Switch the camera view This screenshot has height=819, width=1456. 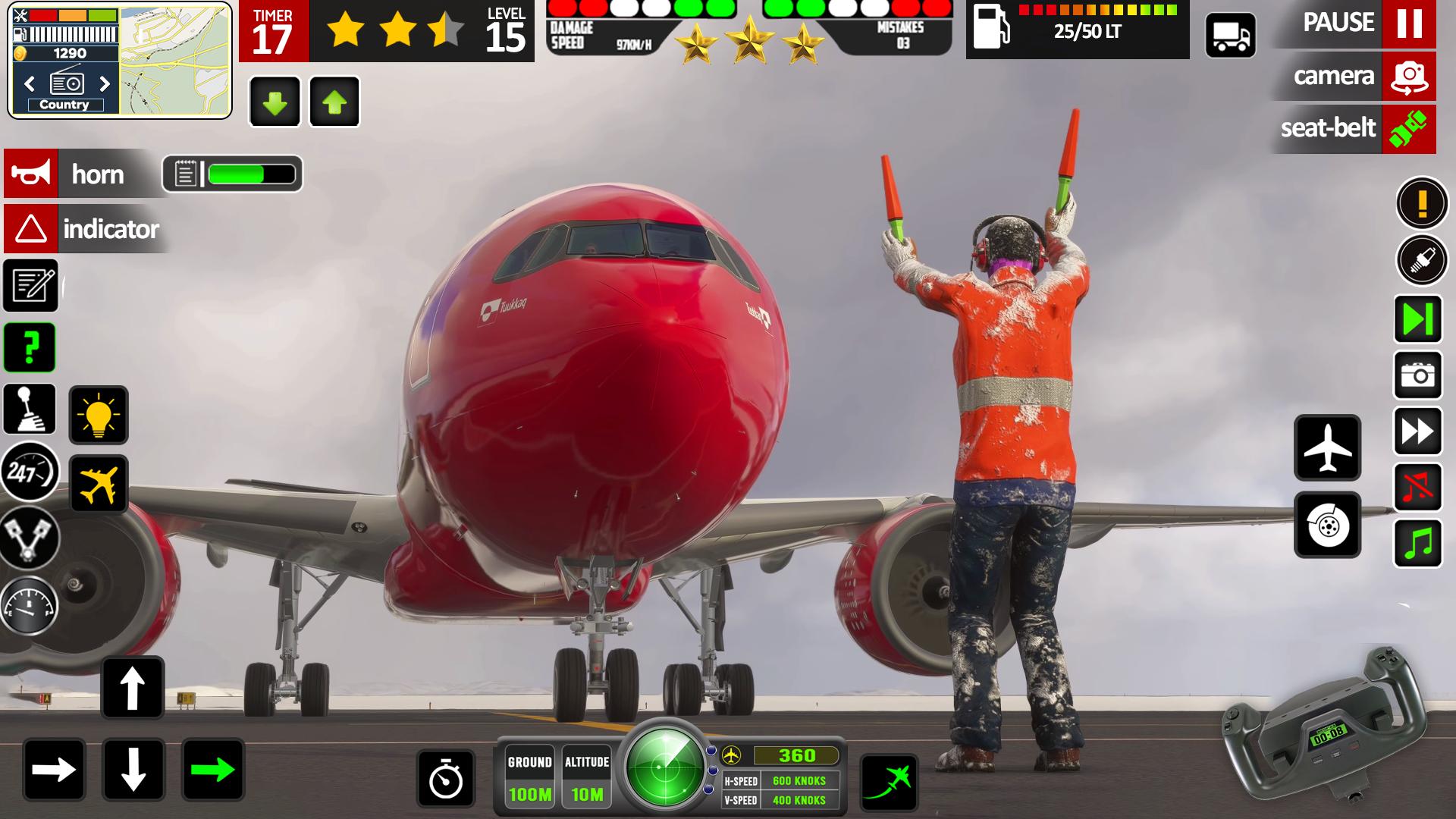[x=1408, y=76]
